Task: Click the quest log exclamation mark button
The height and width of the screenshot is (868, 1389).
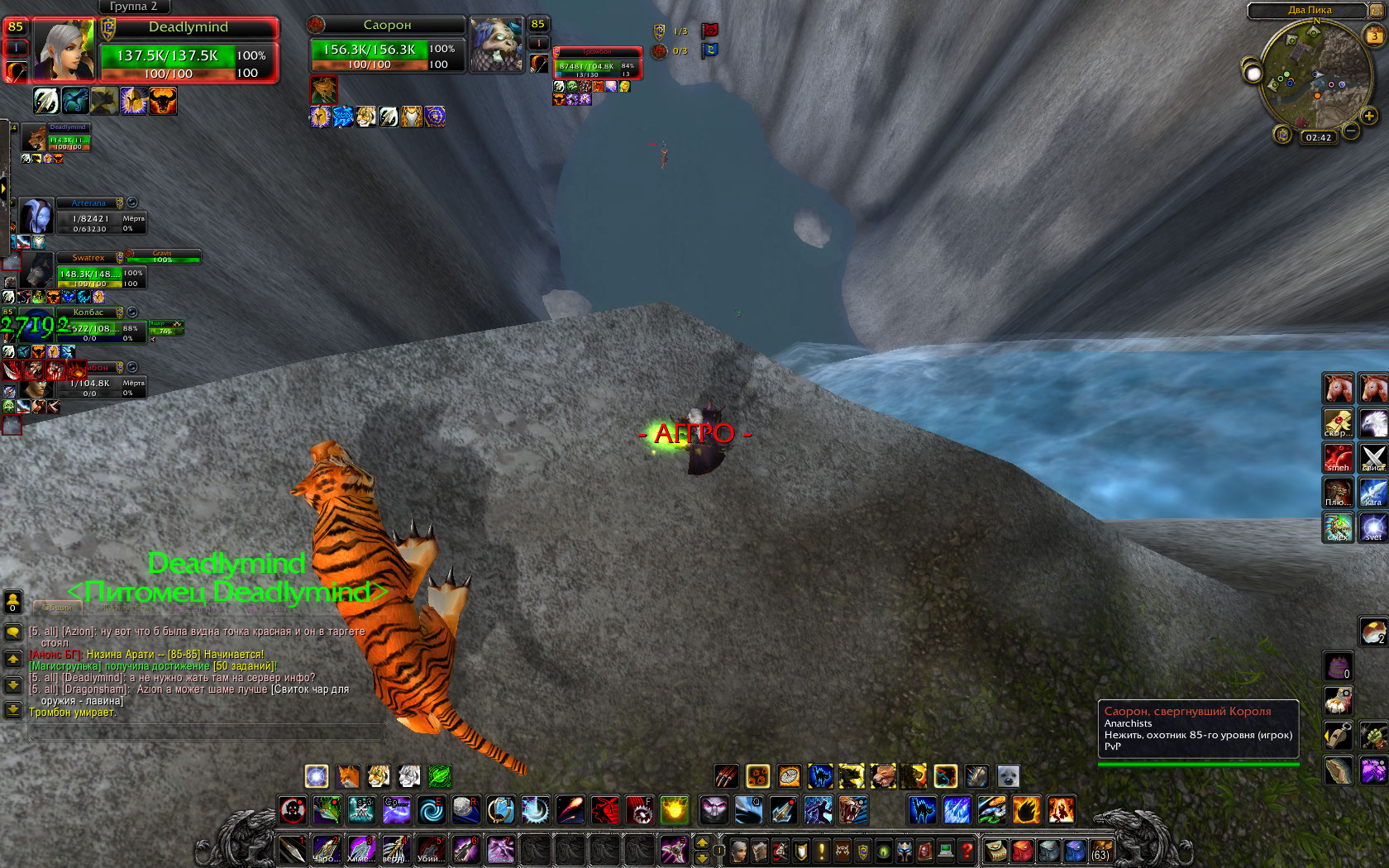Action: [x=822, y=850]
